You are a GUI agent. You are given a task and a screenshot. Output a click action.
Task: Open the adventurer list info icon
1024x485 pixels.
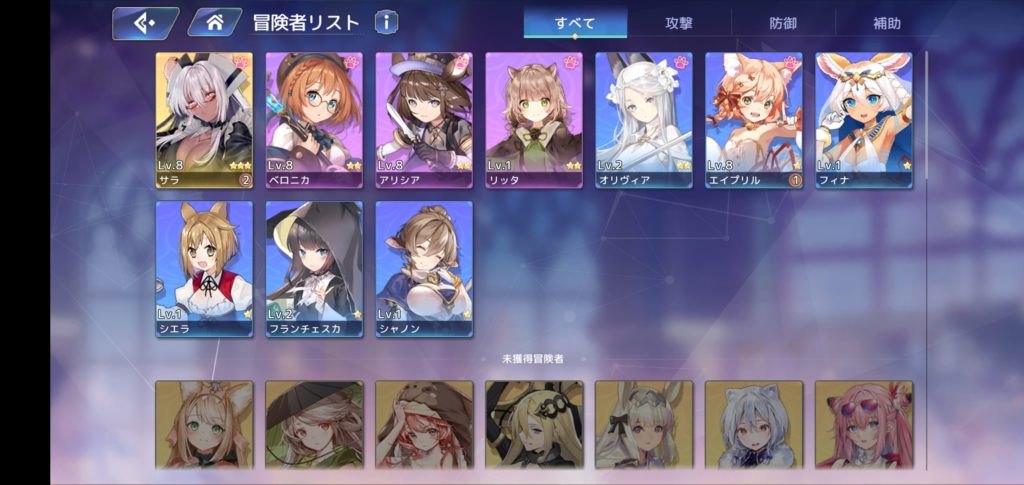point(386,22)
